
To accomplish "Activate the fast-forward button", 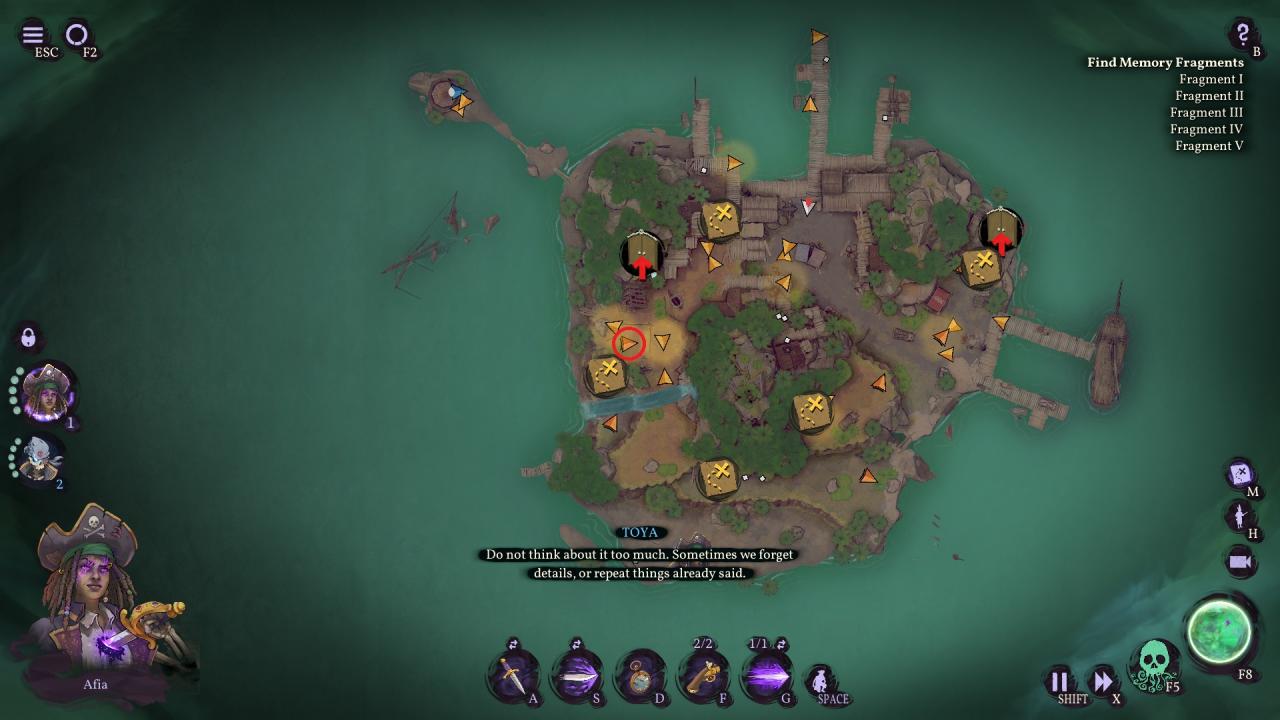I will pos(1102,682).
